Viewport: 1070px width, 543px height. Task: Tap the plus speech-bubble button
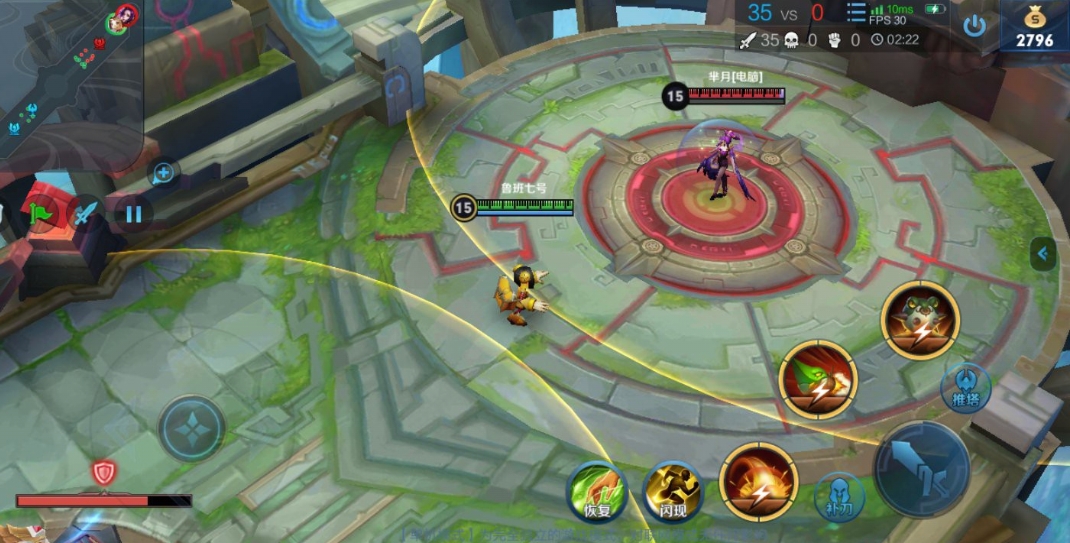[163, 173]
